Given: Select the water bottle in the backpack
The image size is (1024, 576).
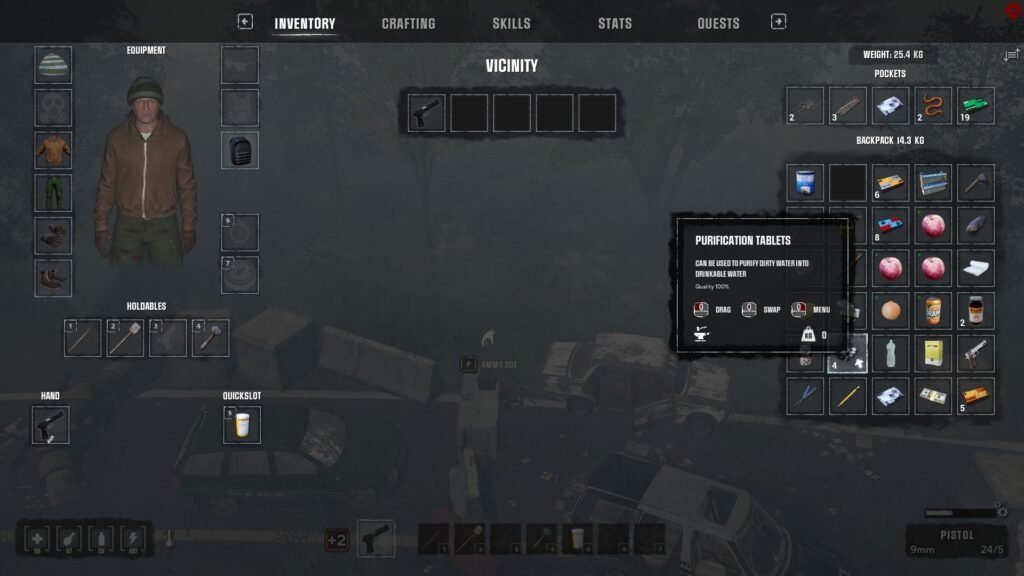Looking at the screenshot, I should point(890,353).
